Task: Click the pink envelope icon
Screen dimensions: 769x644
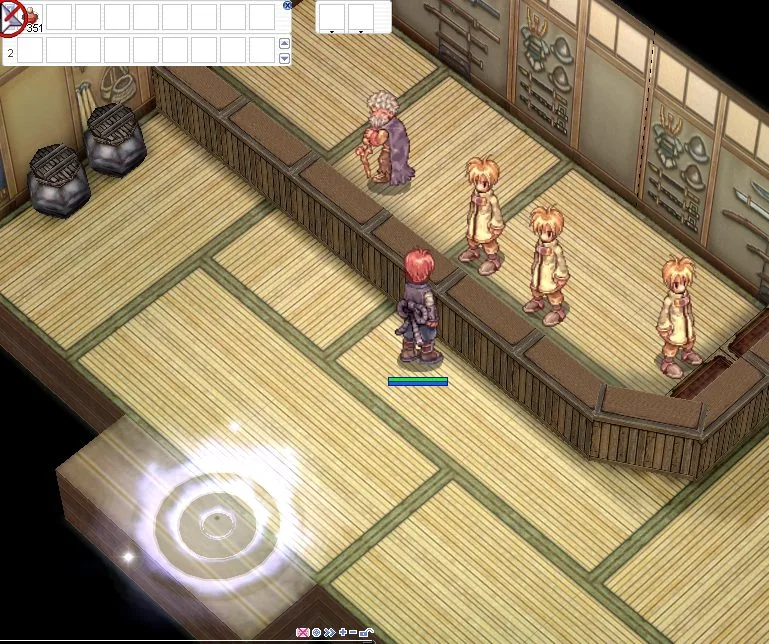Action: tap(304, 633)
